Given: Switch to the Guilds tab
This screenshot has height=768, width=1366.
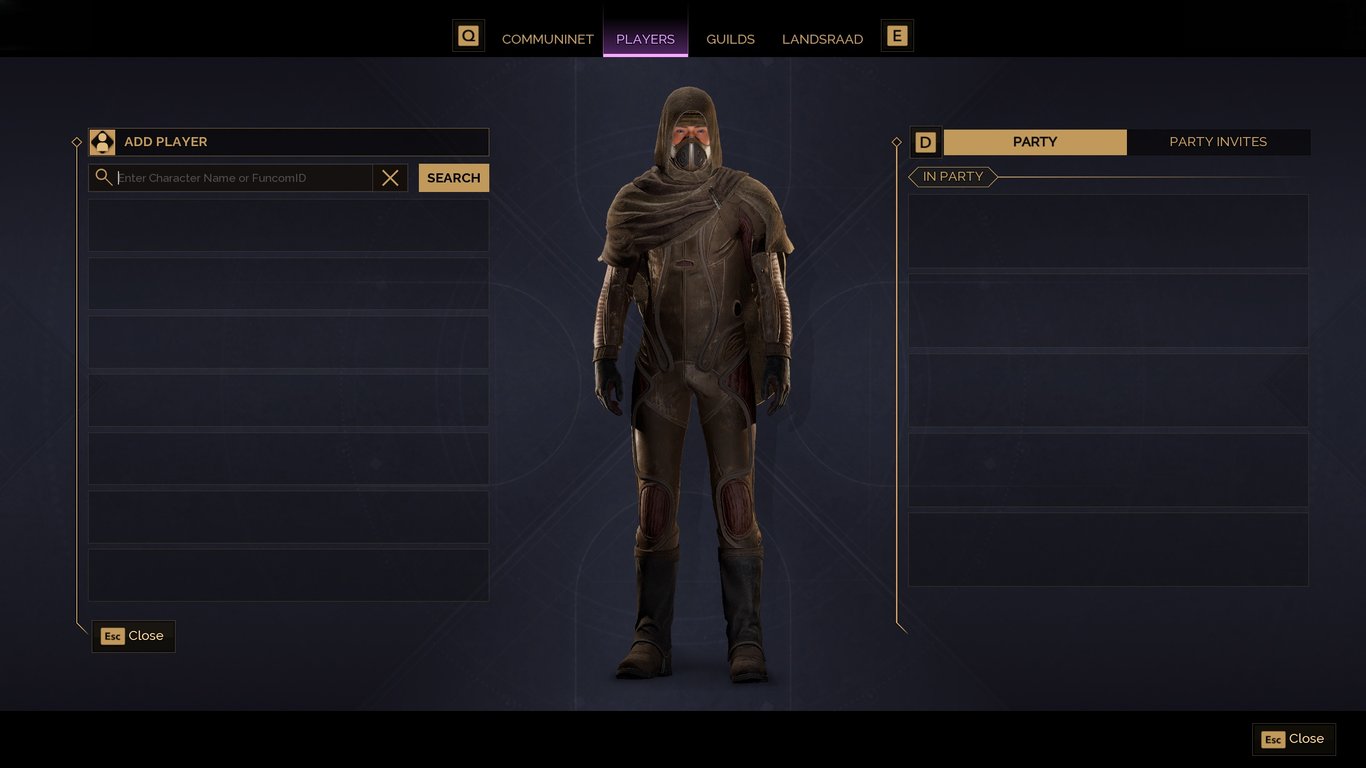Looking at the screenshot, I should pyautogui.click(x=730, y=39).
